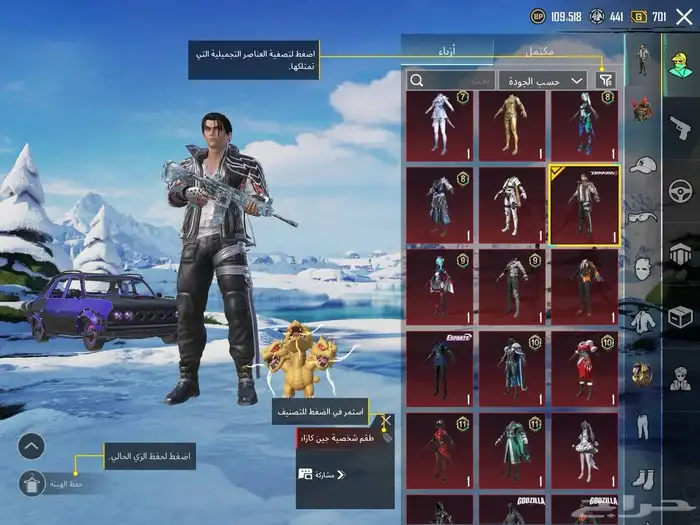
Task: Click the filter funnel icon
Action: point(606,80)
